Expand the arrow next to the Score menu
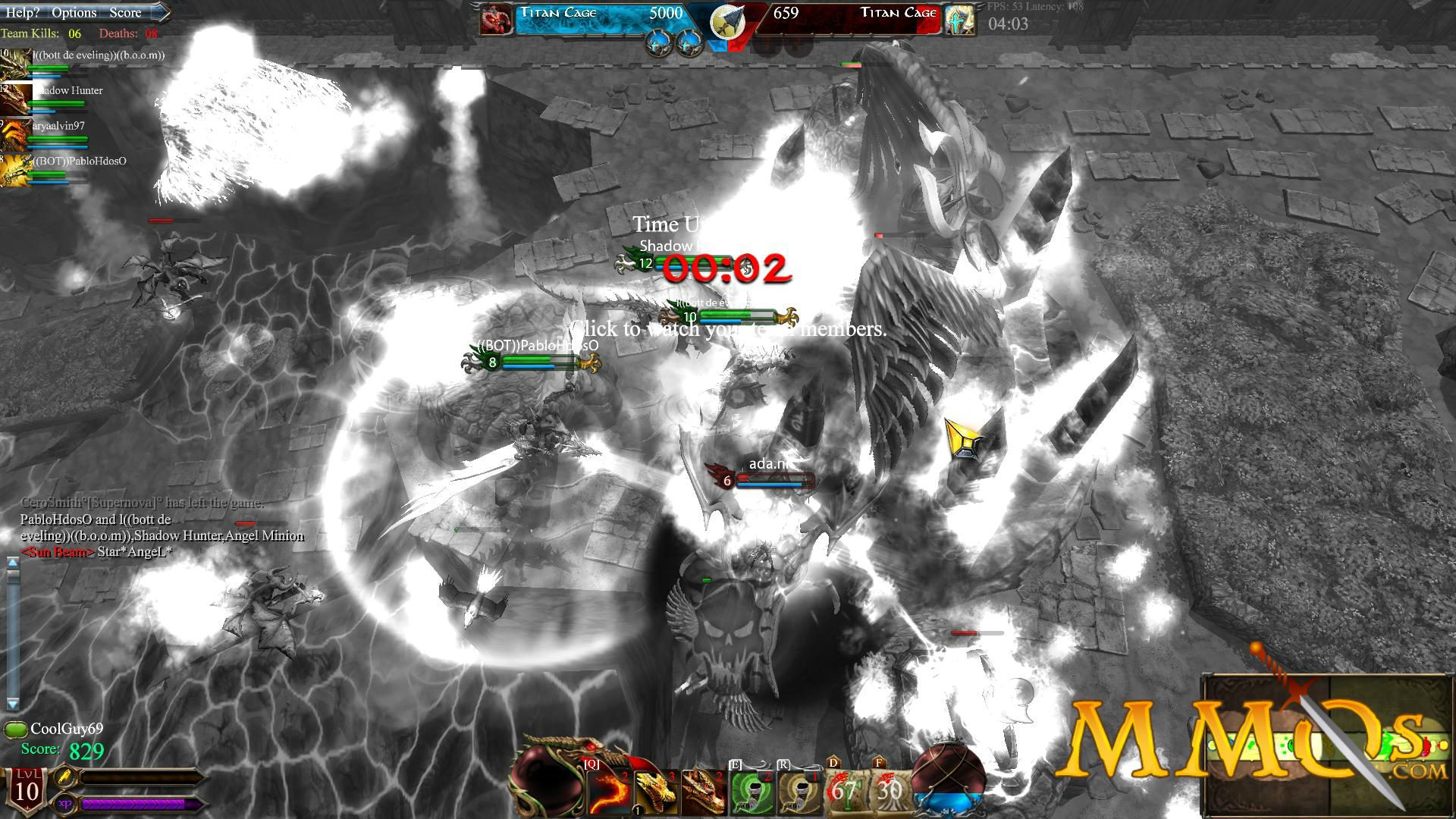Image resolution: width=1456 pixels, height=819 pixels. tap(162, 12)
